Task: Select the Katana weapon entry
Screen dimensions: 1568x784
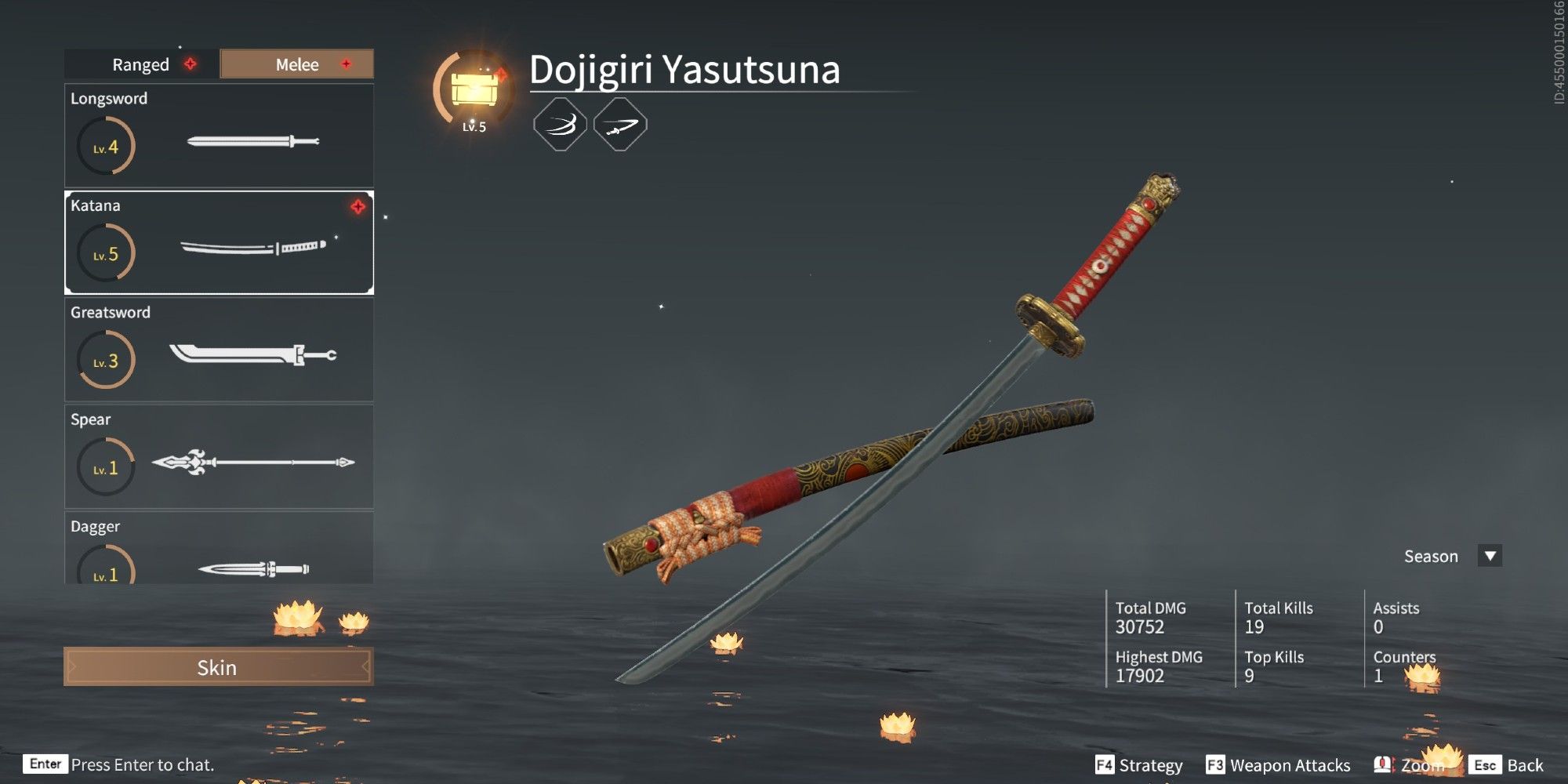Action: tap(219, 243)
